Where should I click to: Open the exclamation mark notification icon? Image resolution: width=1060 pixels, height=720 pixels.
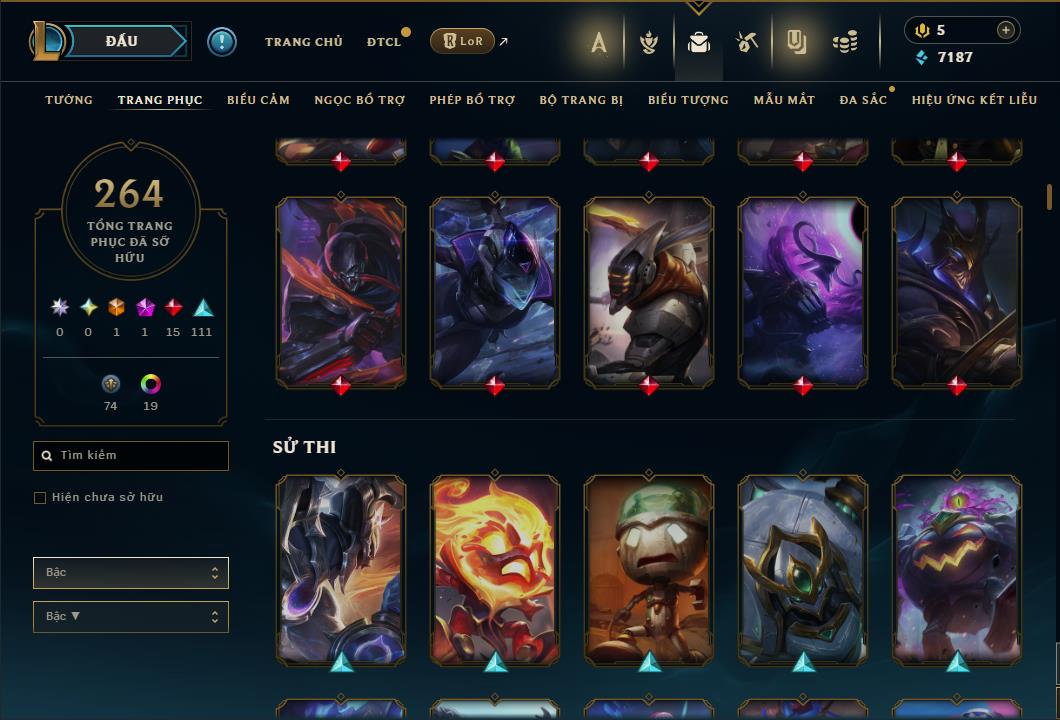pos(221,42)
